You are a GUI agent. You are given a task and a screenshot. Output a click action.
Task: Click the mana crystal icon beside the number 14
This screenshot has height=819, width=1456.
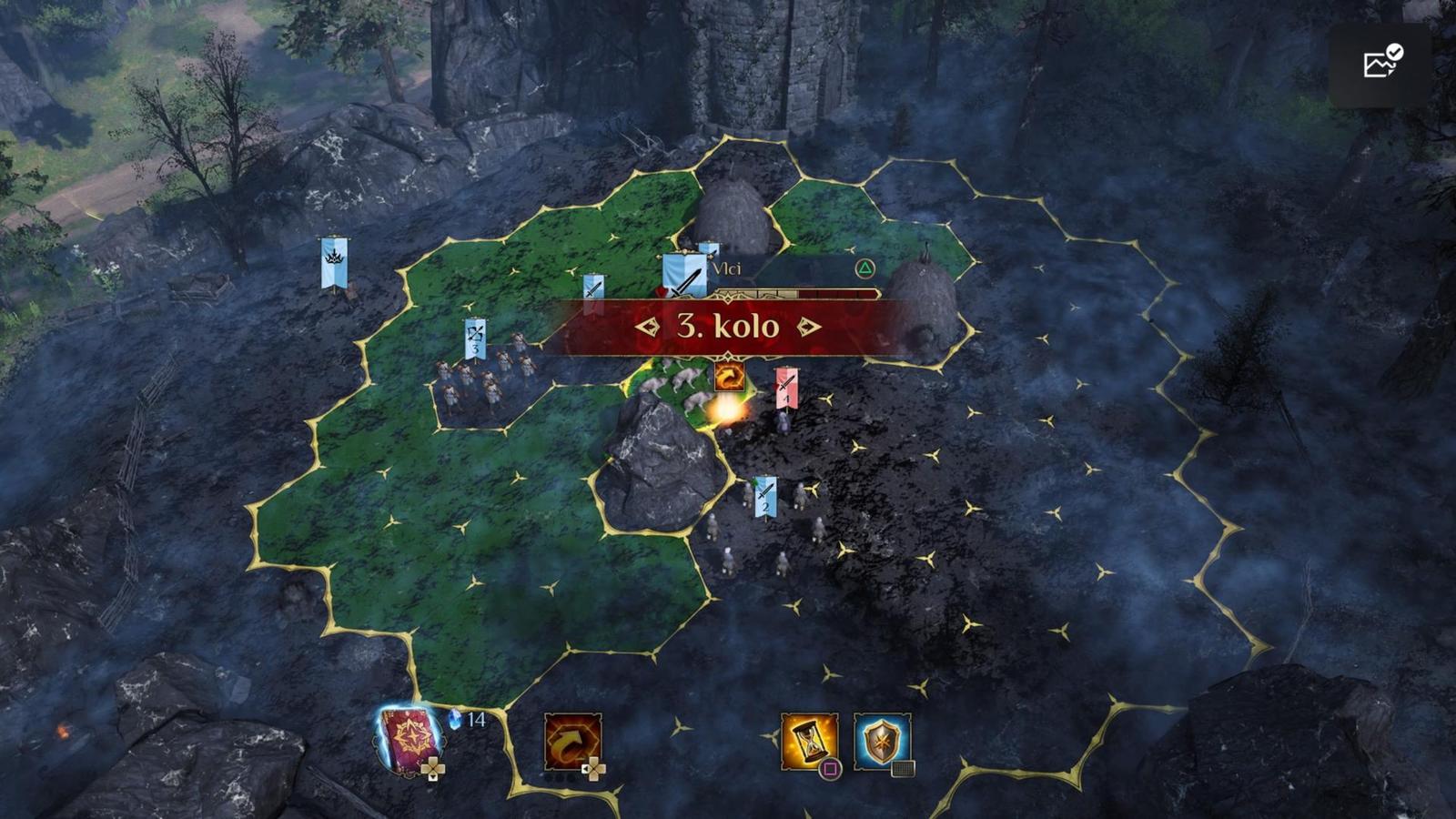click(453, 719)
